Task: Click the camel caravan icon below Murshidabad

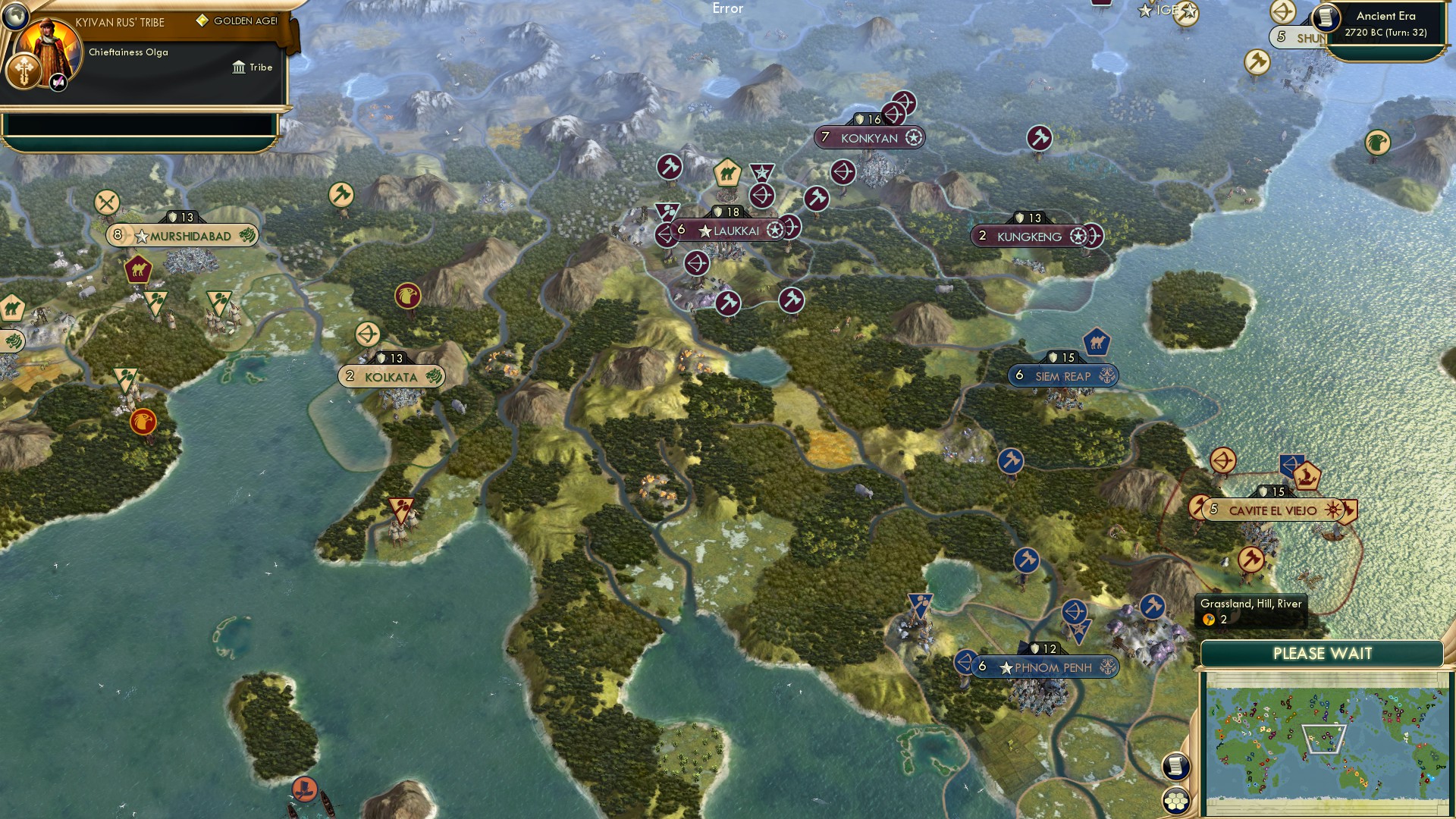Action: click(137, 269)
